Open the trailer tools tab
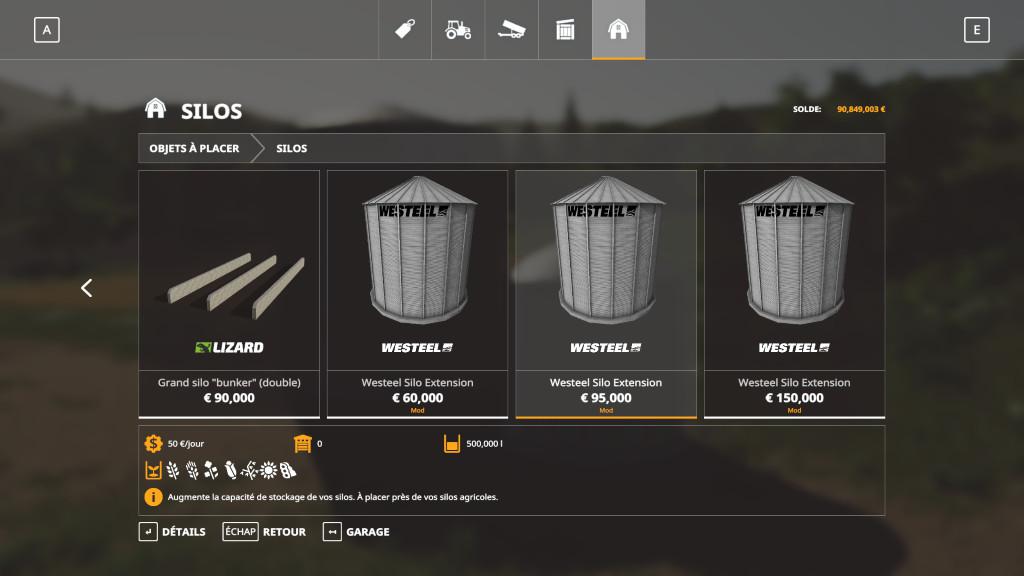The width and height of the screenshot is (1024, 576). pyautogui.click(x=511, y=30)
